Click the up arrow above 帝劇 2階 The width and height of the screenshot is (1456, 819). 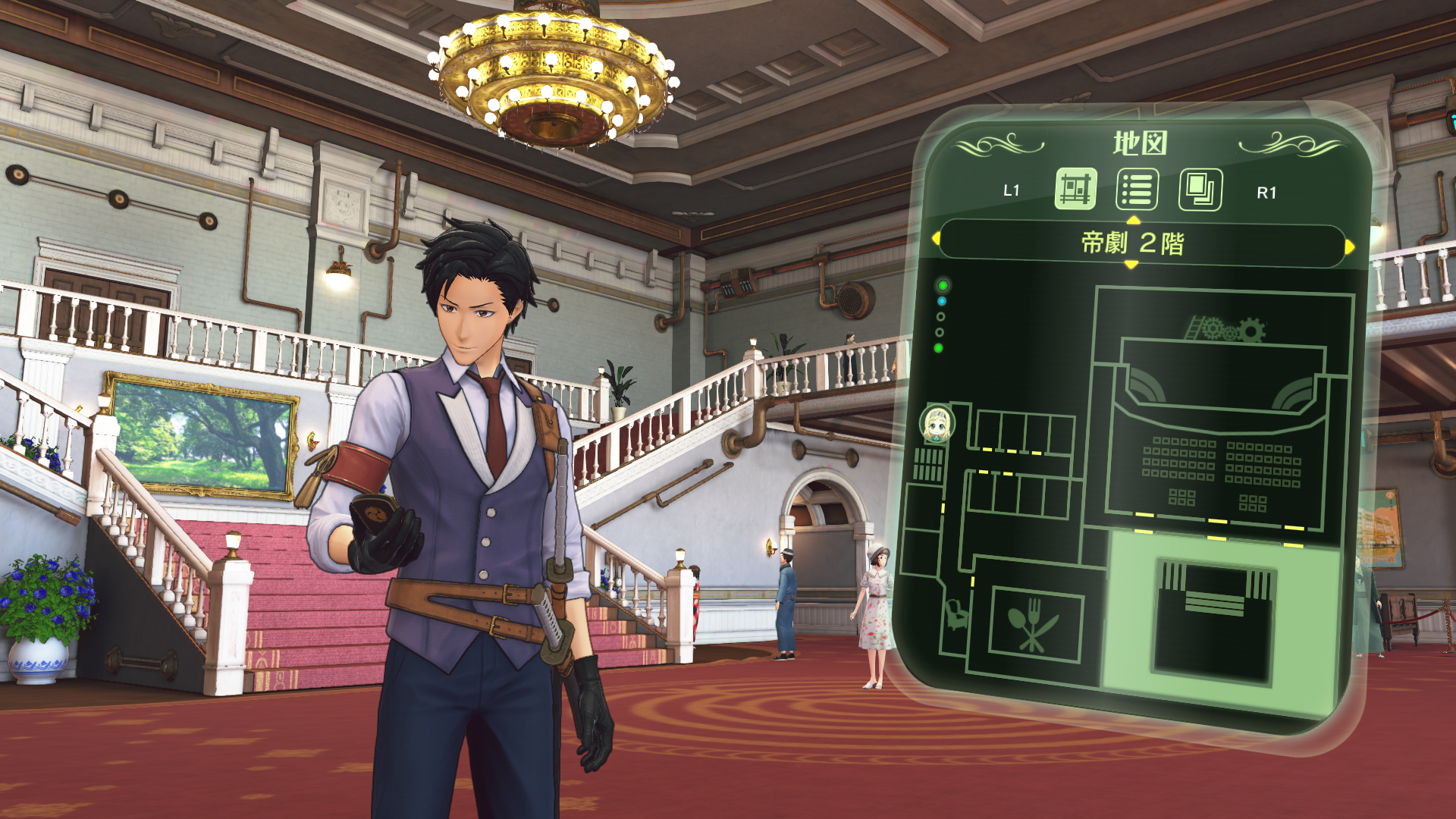click(1133, 222)
